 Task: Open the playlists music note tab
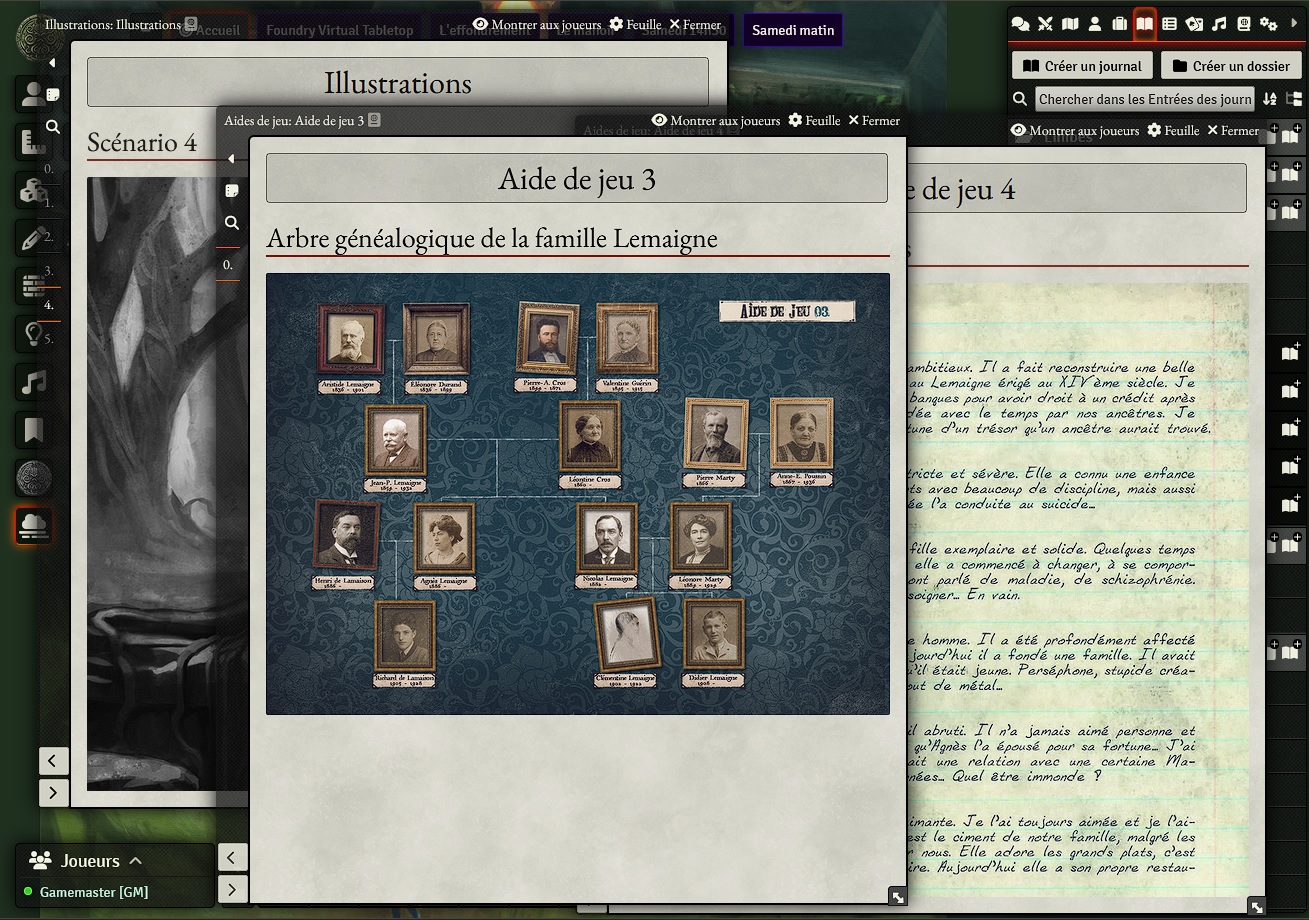[1219, 24]
